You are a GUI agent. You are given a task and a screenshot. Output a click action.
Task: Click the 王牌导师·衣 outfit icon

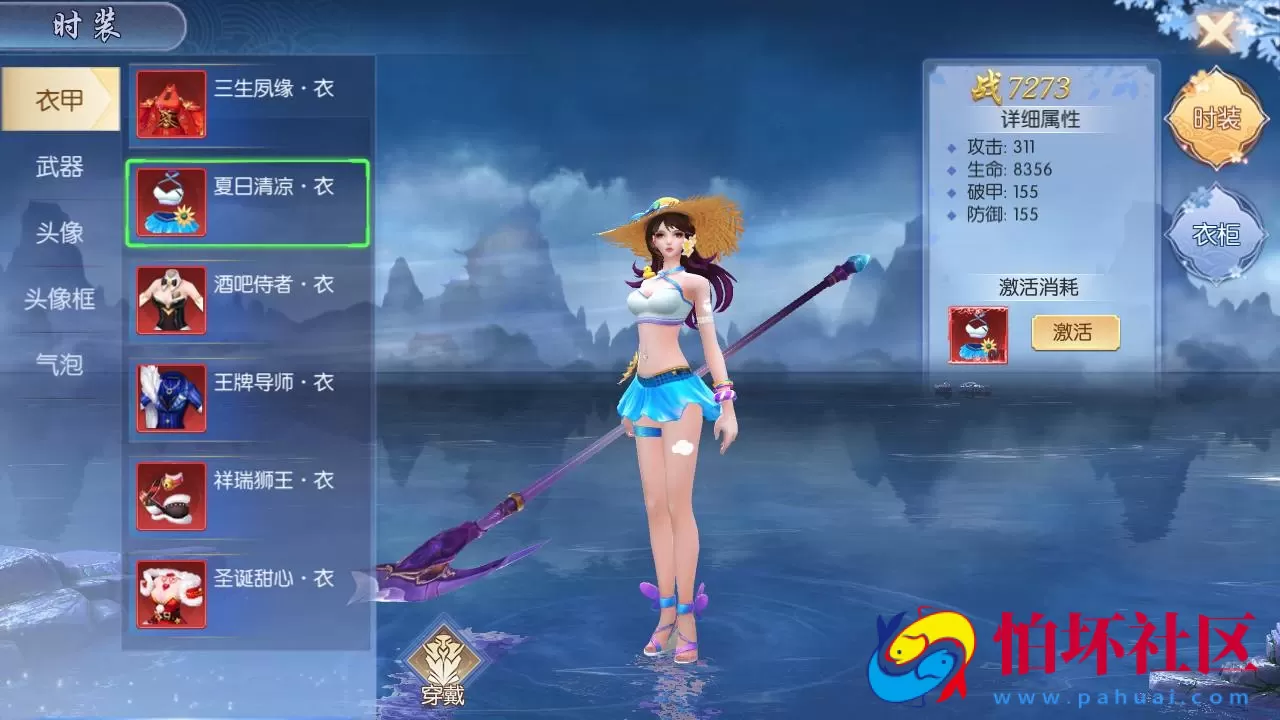[170, 398]
